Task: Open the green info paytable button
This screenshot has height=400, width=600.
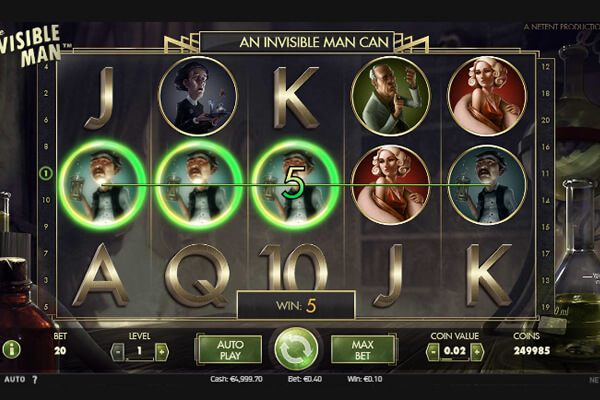Action: [12, 350]
